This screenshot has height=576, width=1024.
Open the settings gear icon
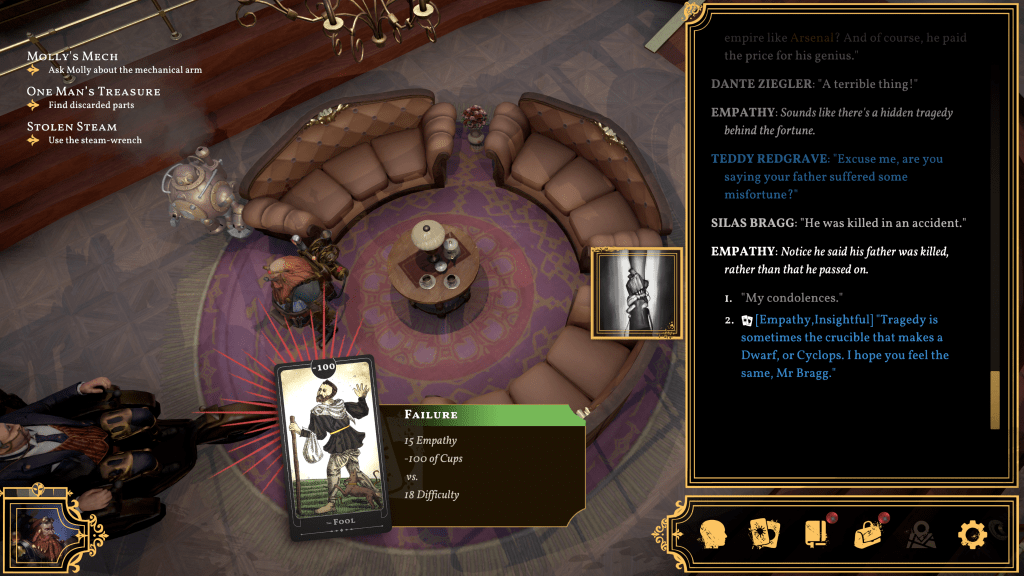click(972, 534)
